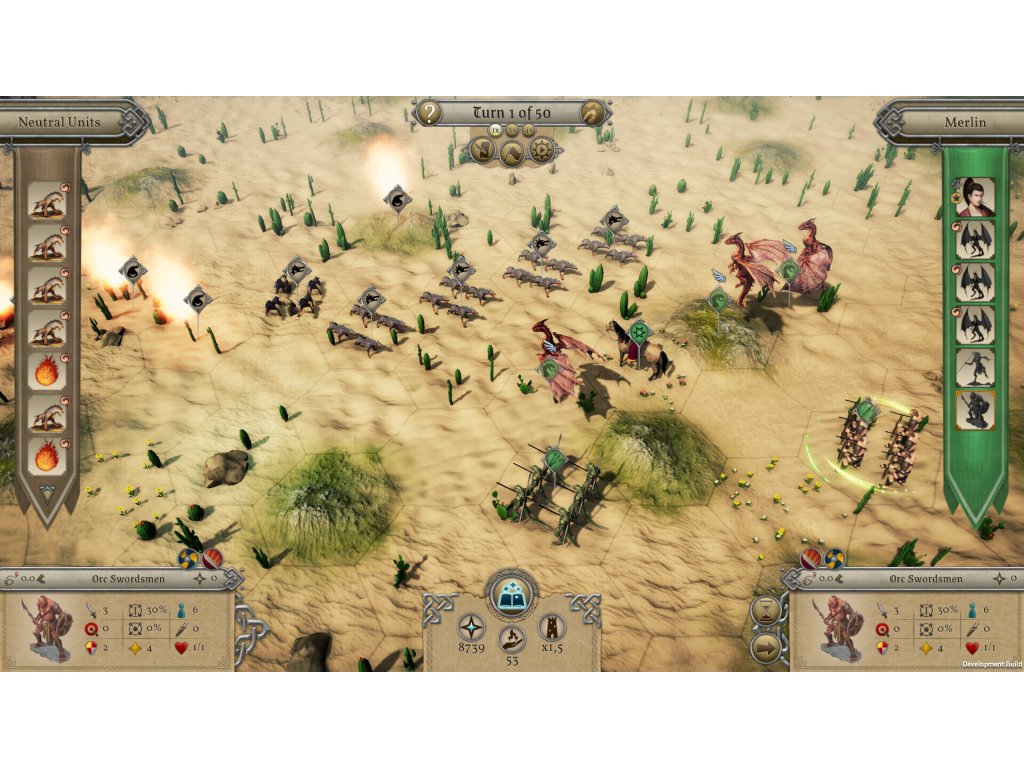Click the flame hand mana icon
The height and width of the screenshot is (768, 1024).
coord(512,638)
